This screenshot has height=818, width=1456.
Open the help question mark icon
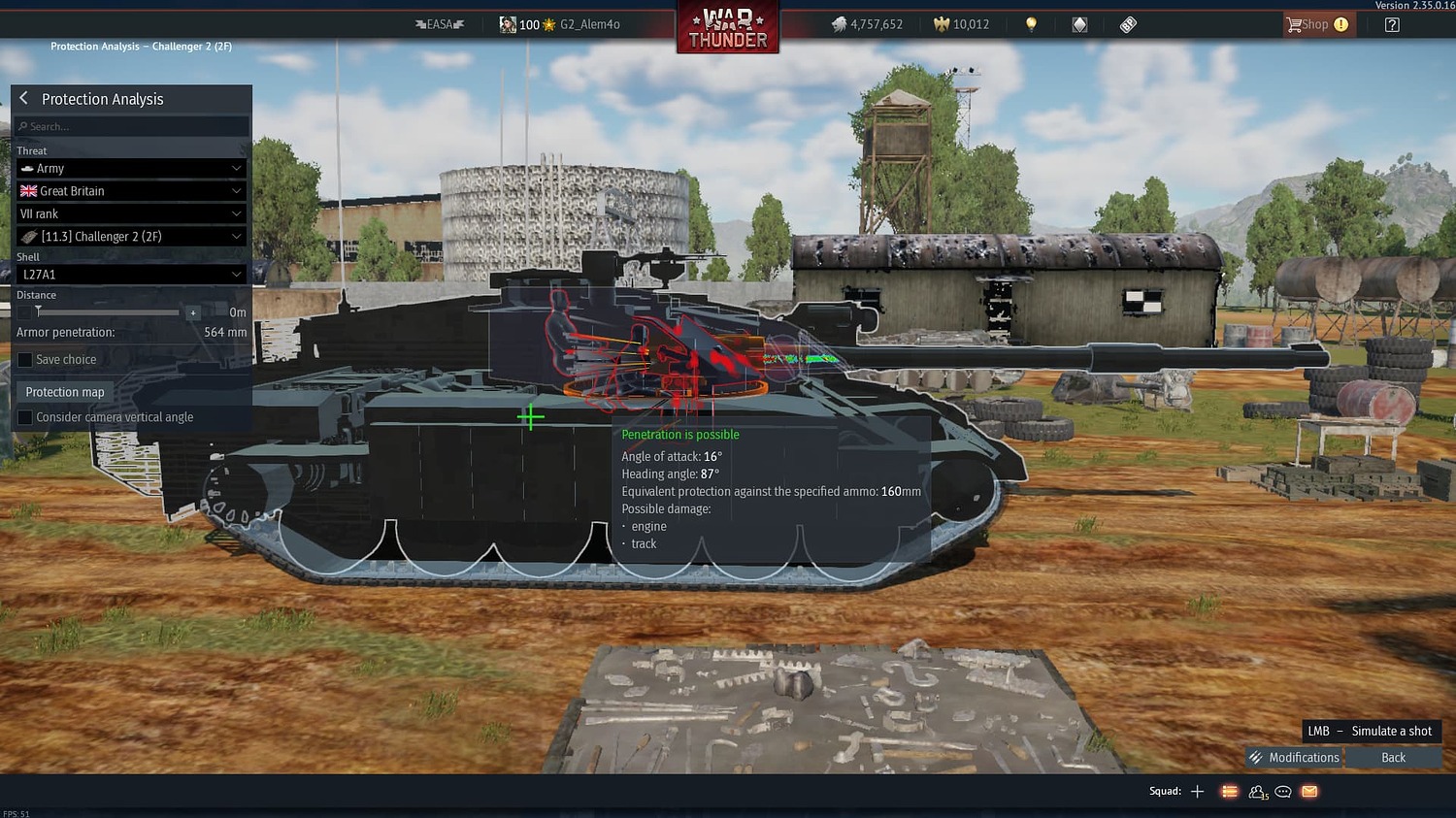pos(1392,24)
